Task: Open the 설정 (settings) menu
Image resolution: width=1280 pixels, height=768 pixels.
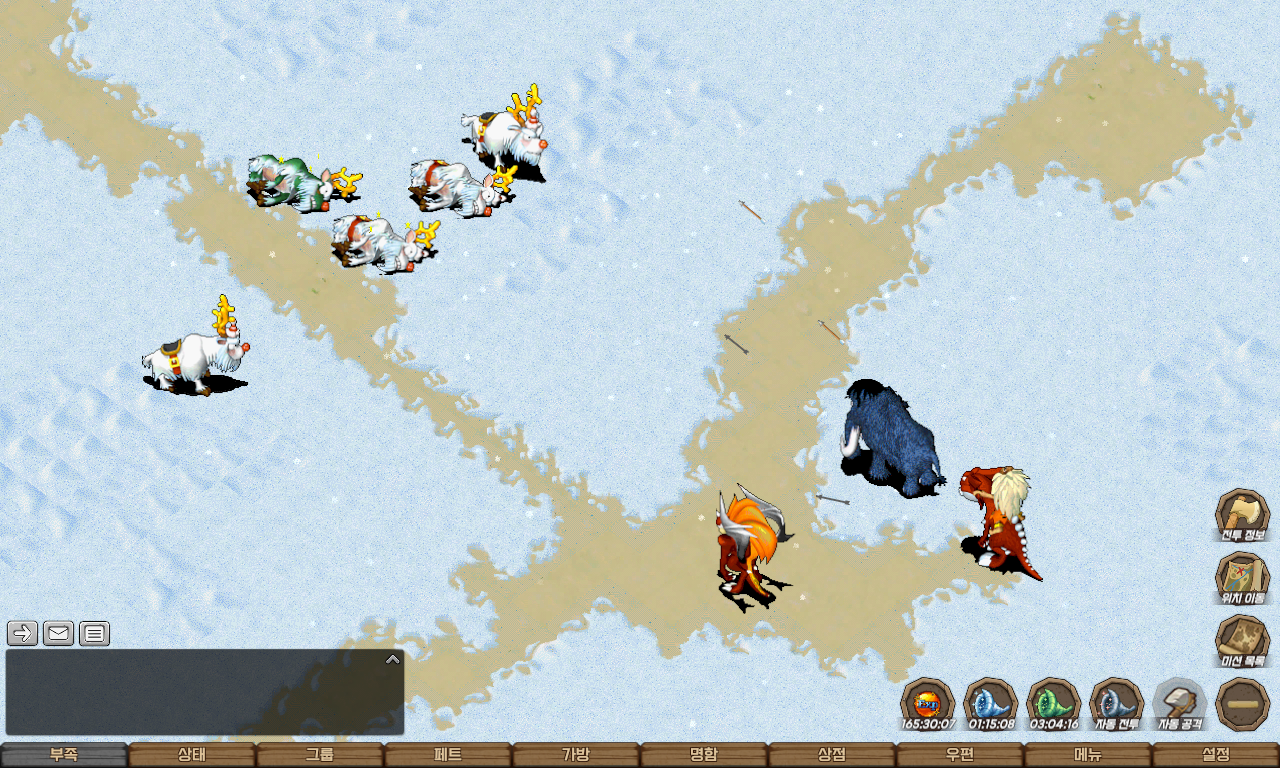Action: click(x=1216, y=755)
